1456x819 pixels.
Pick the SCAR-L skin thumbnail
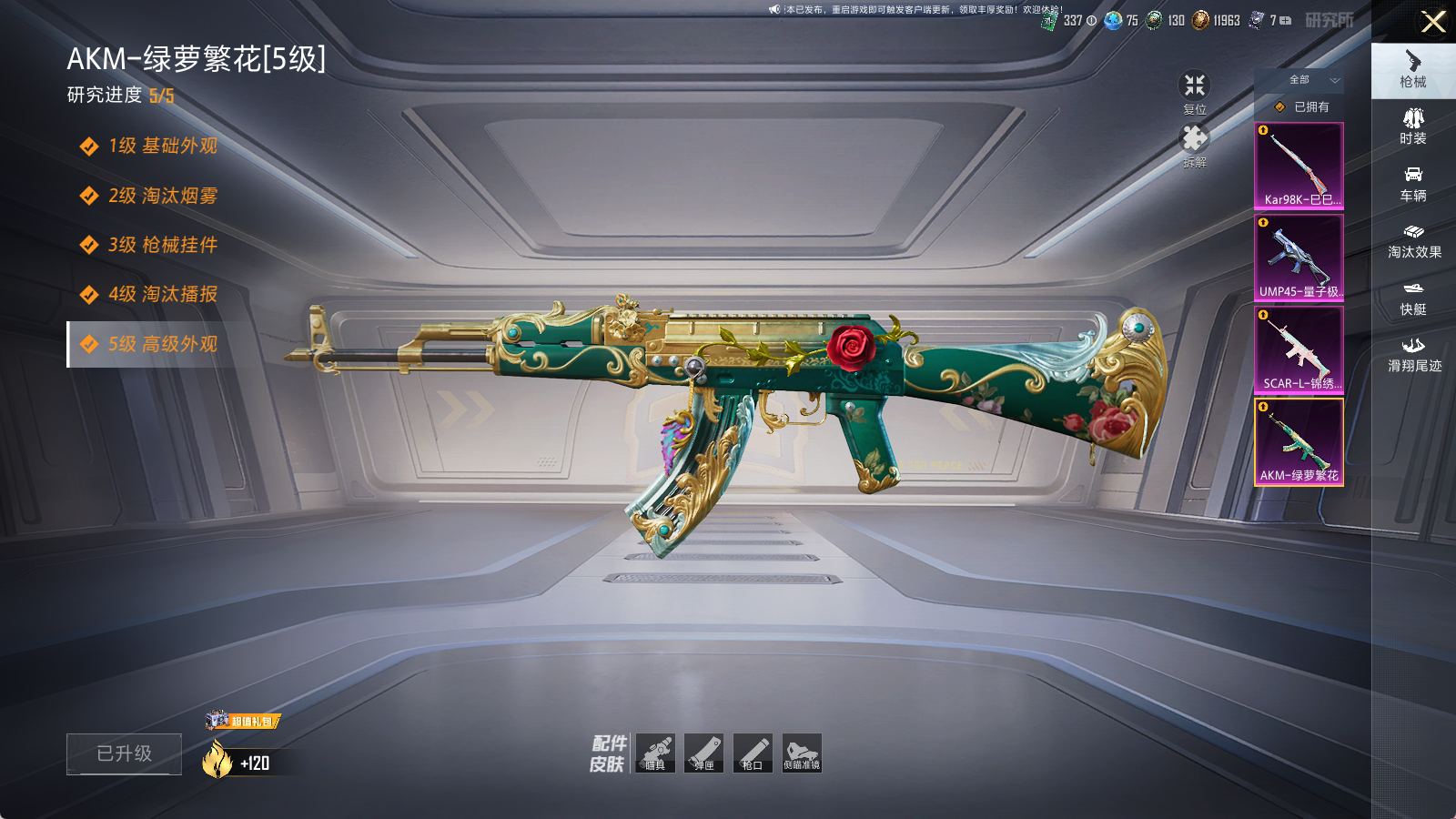[x=1299, y=350]
